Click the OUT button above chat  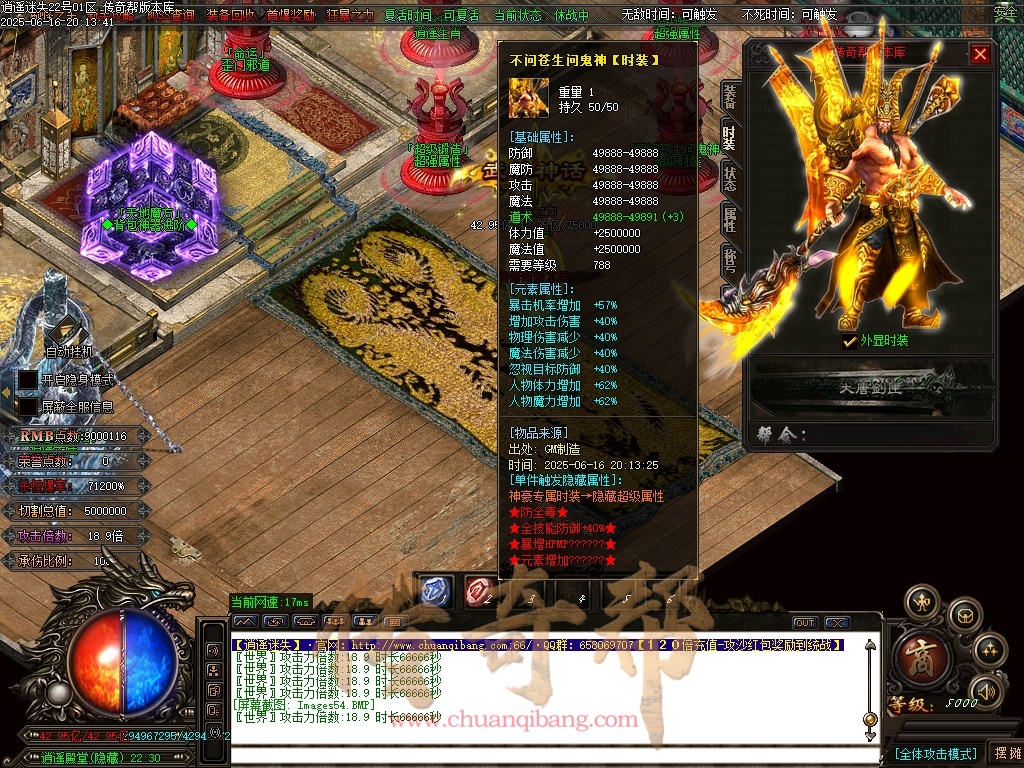(x=805, y=623)
